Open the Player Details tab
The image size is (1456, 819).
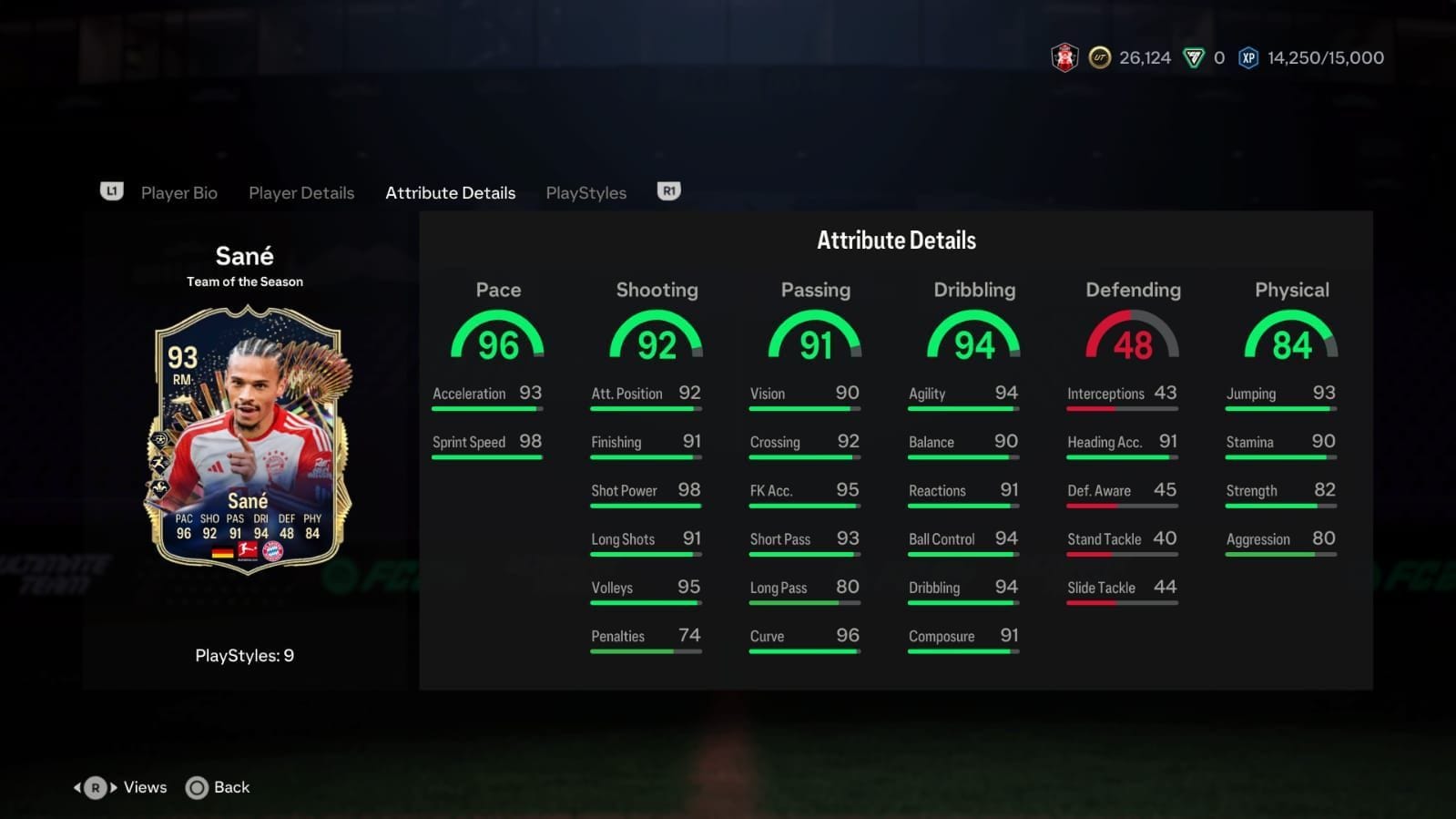coord(301,192)
